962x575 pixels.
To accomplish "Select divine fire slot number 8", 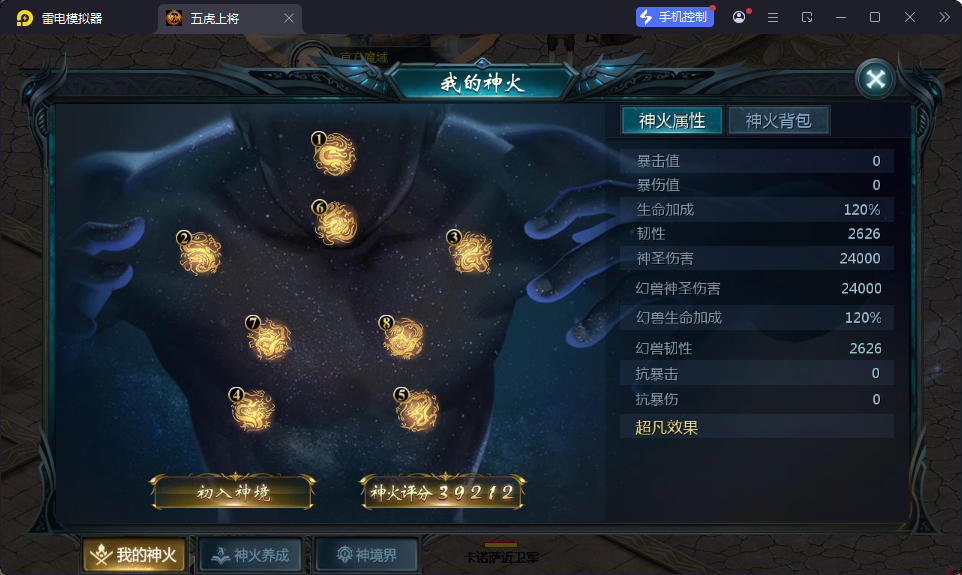I will click(x=403, y=339).
